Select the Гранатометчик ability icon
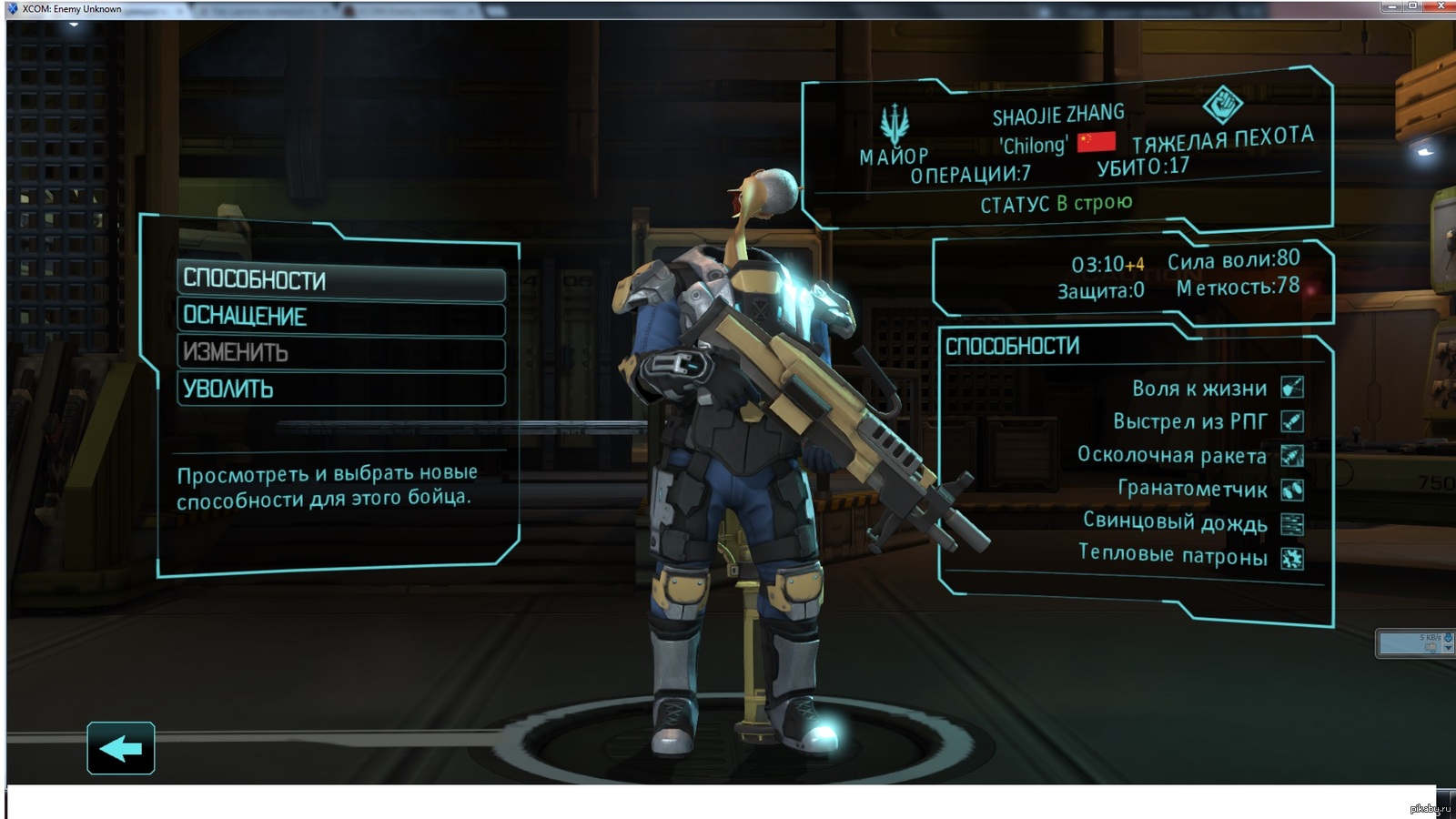Image resolution: width=1456 pixels, height=819 pixels. [x=1292, y=490]
